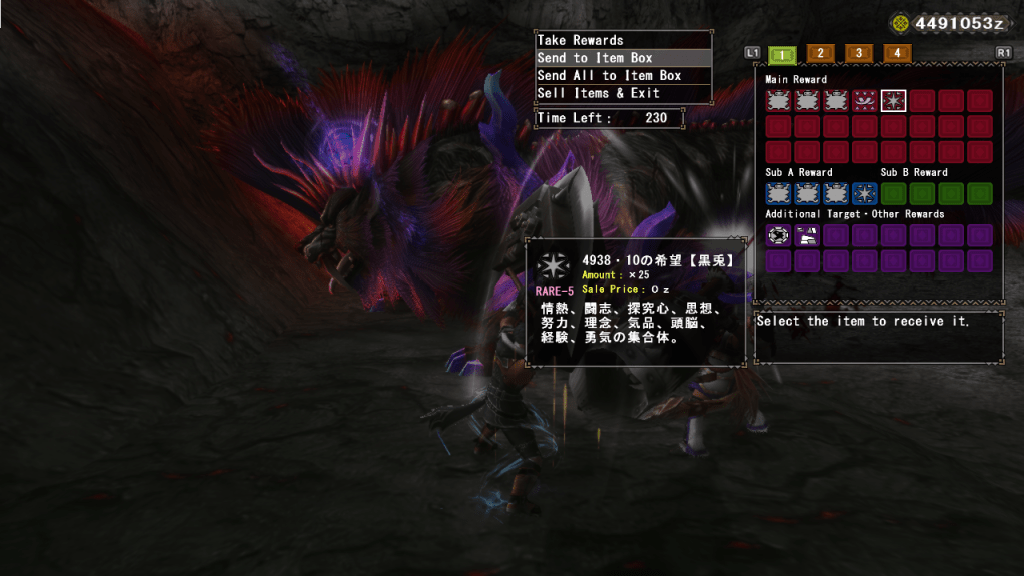Pick the round ore item in Other Rewards
The width and height of the screenshot is (1024, 576).
pyautogui.click(x=778, y=235)
